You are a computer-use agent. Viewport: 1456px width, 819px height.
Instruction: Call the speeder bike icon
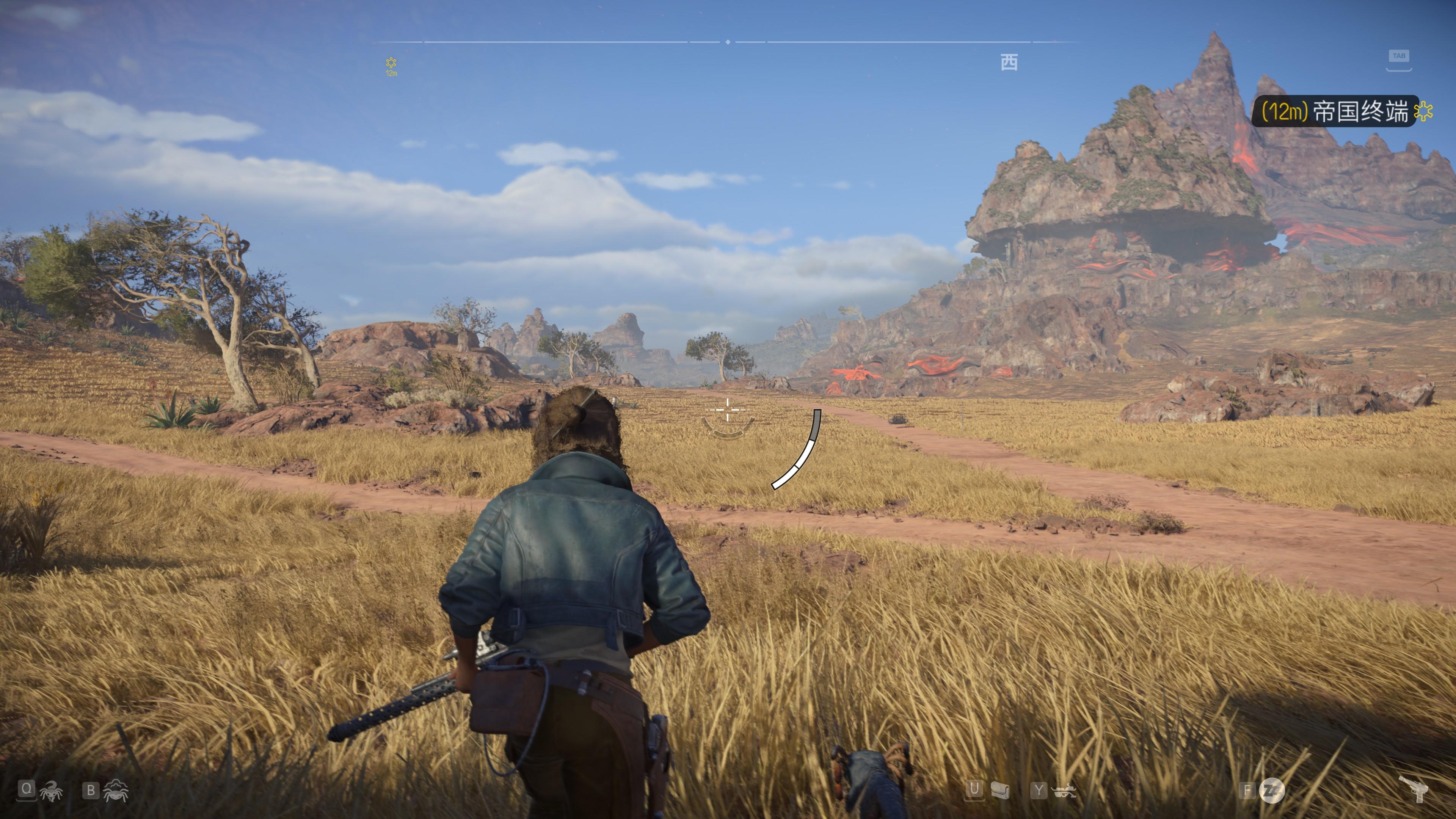pyautogui.click(x=1065, y=791)
